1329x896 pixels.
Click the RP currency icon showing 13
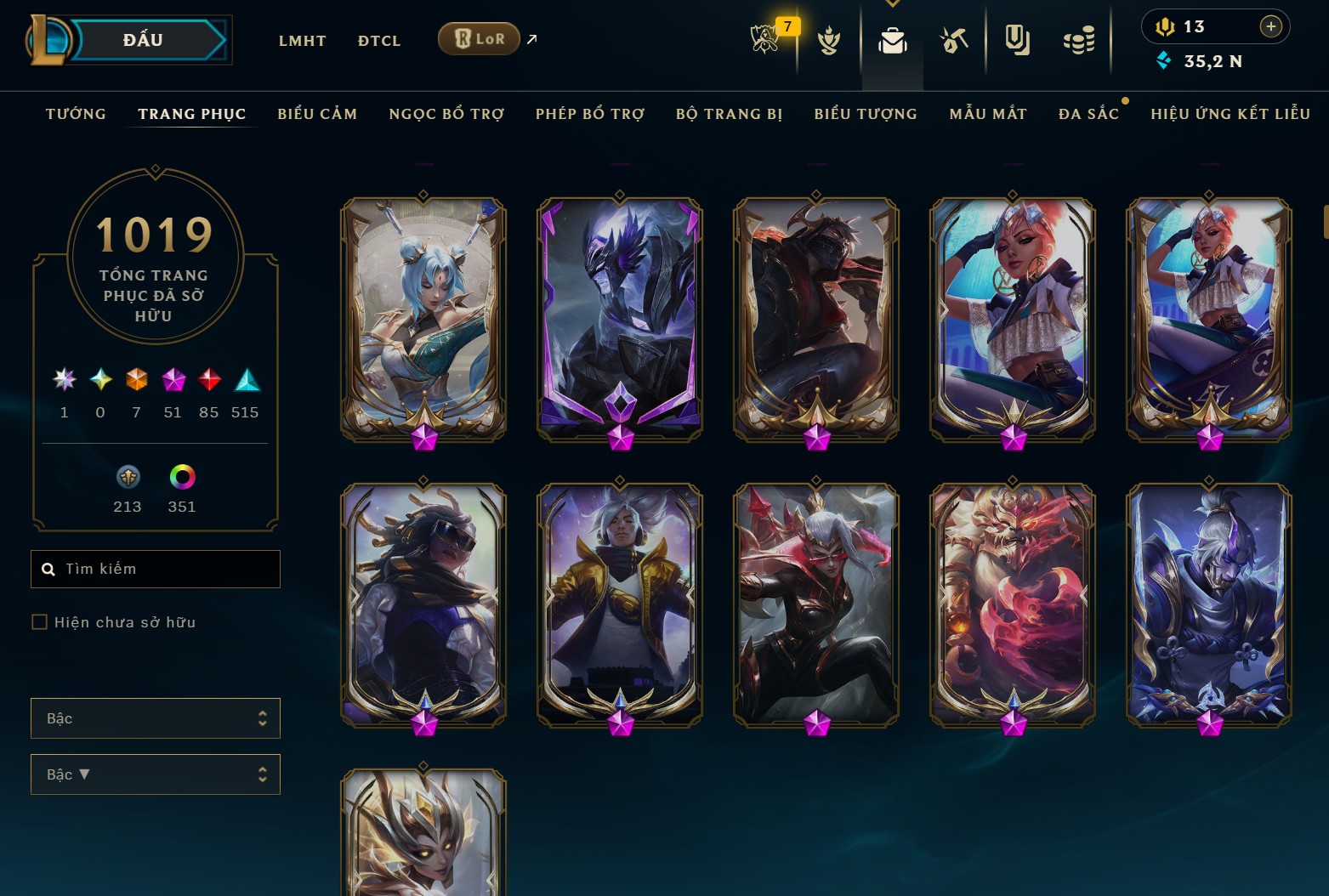(1167, 26)
